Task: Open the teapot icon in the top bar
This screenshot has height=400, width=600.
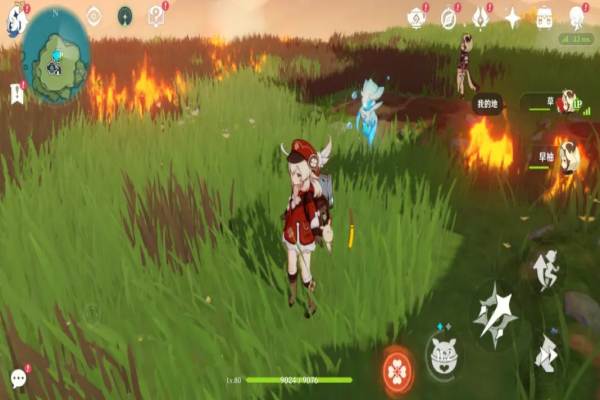Action: point(416,16)
